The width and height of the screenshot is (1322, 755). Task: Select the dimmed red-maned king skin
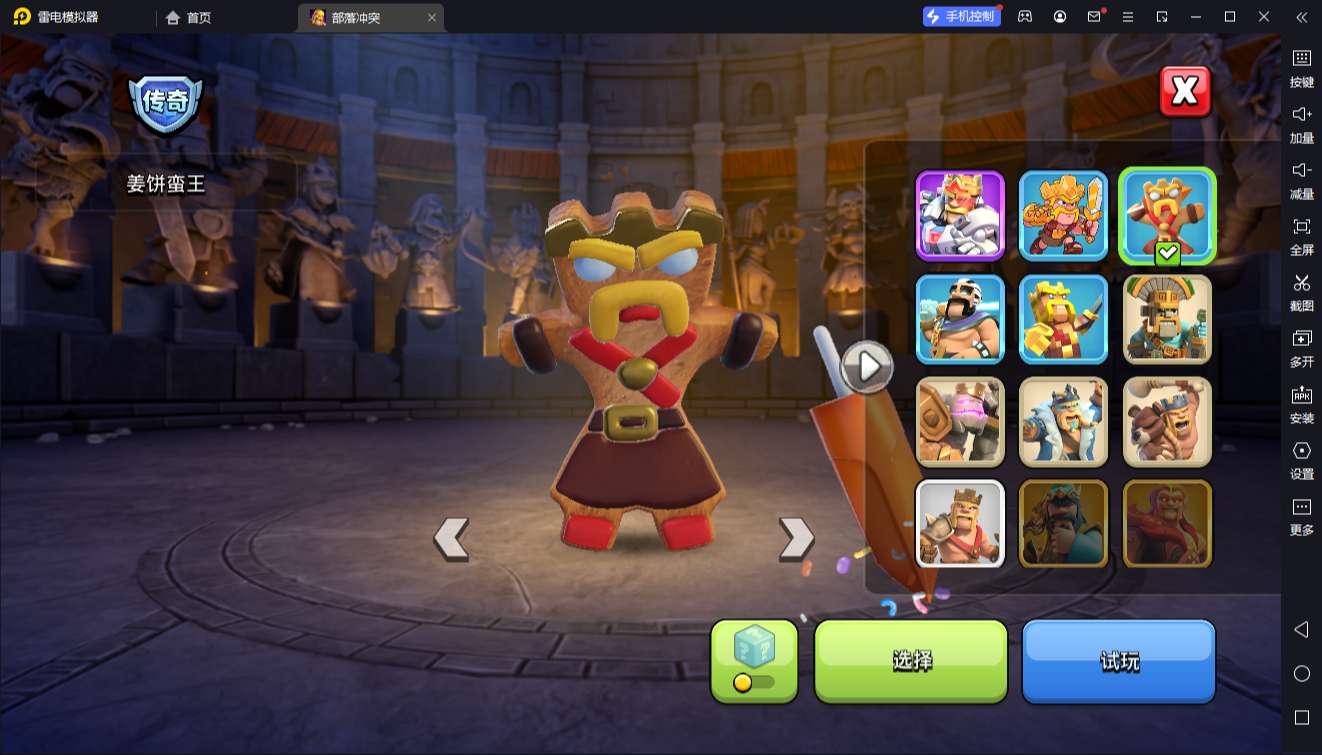(1167, 524)
